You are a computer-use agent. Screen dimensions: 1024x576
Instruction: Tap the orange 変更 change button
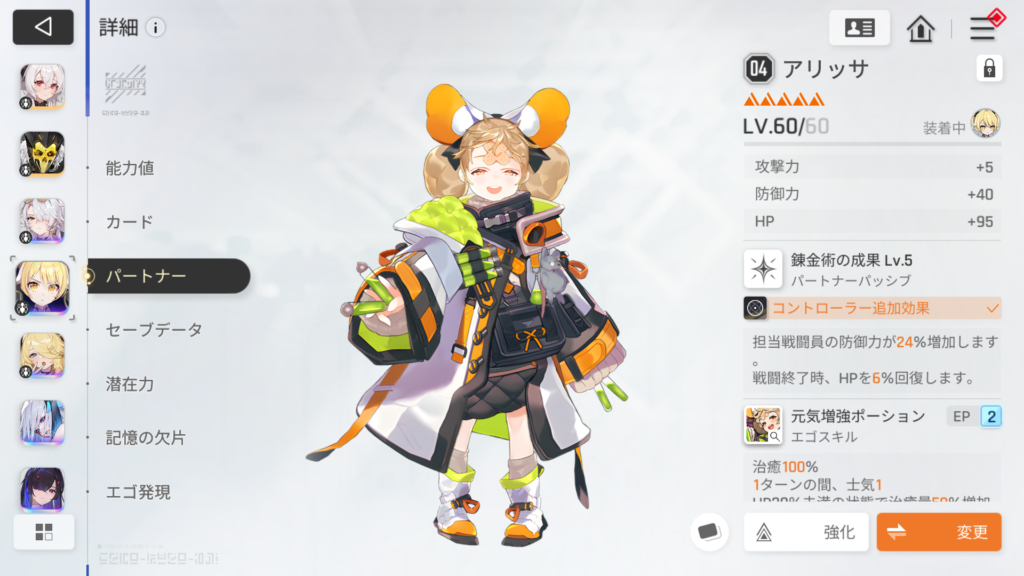938,532
